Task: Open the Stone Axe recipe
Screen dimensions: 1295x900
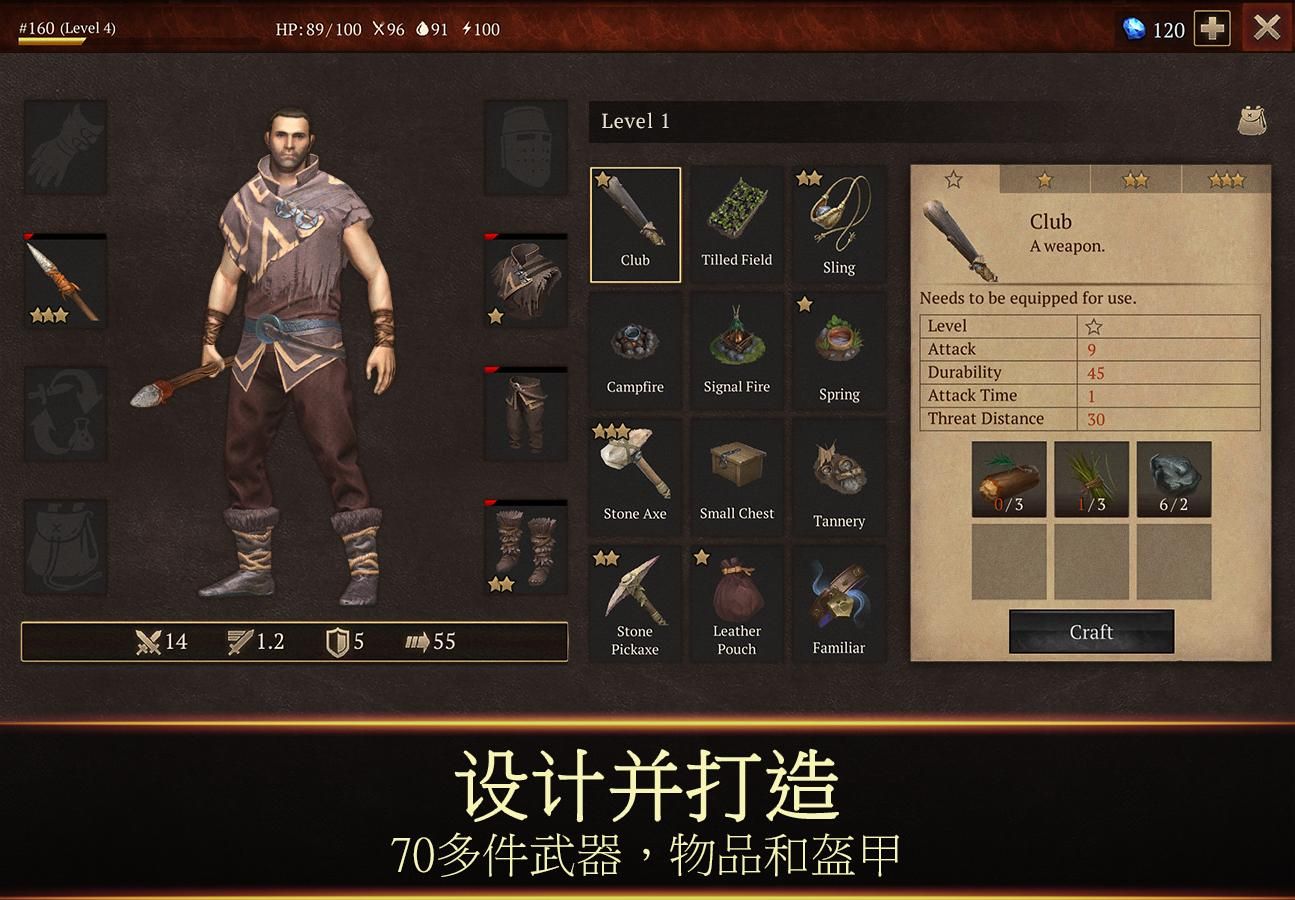Action: [x=635, y=477]
